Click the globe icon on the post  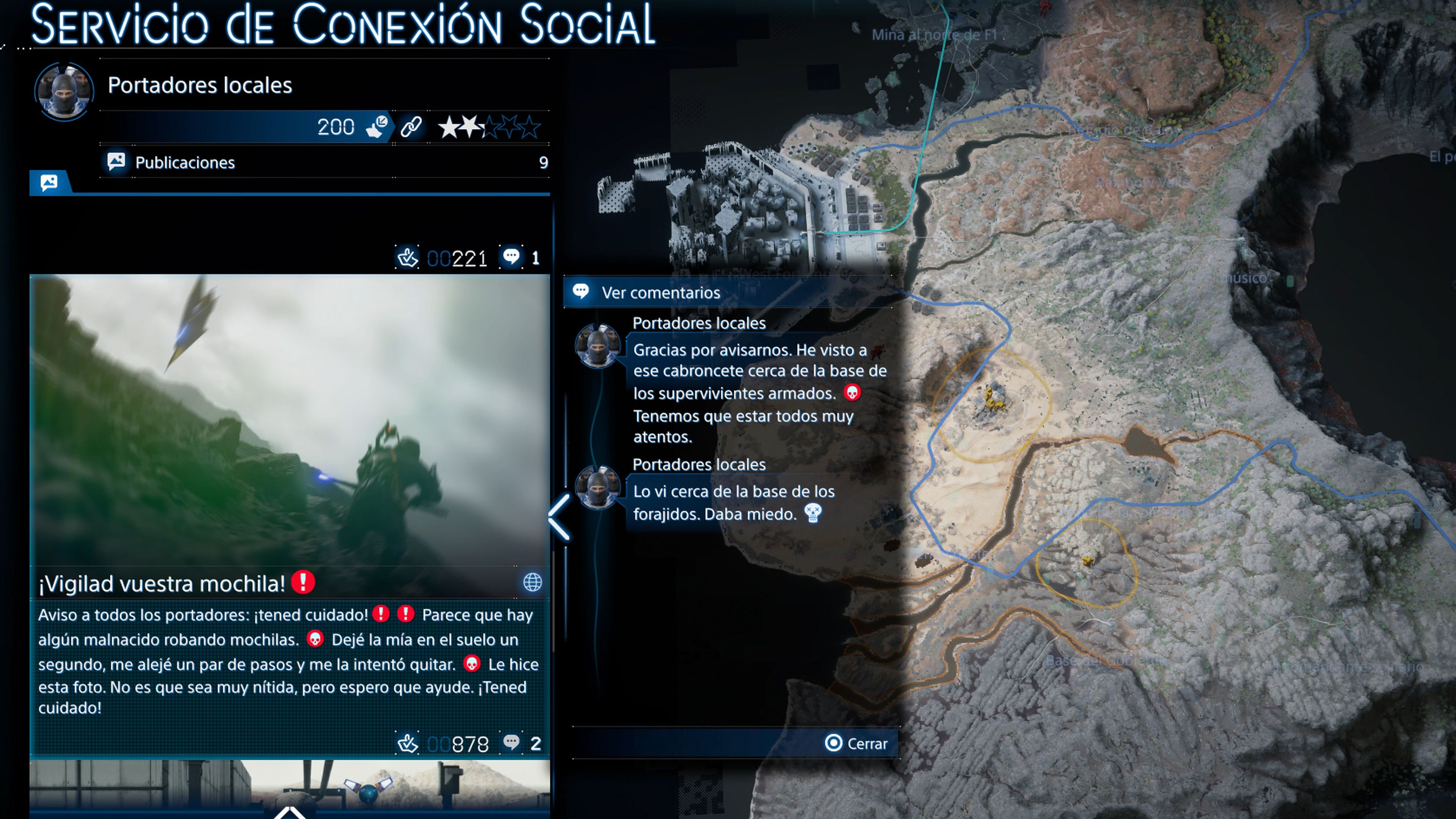532,582
